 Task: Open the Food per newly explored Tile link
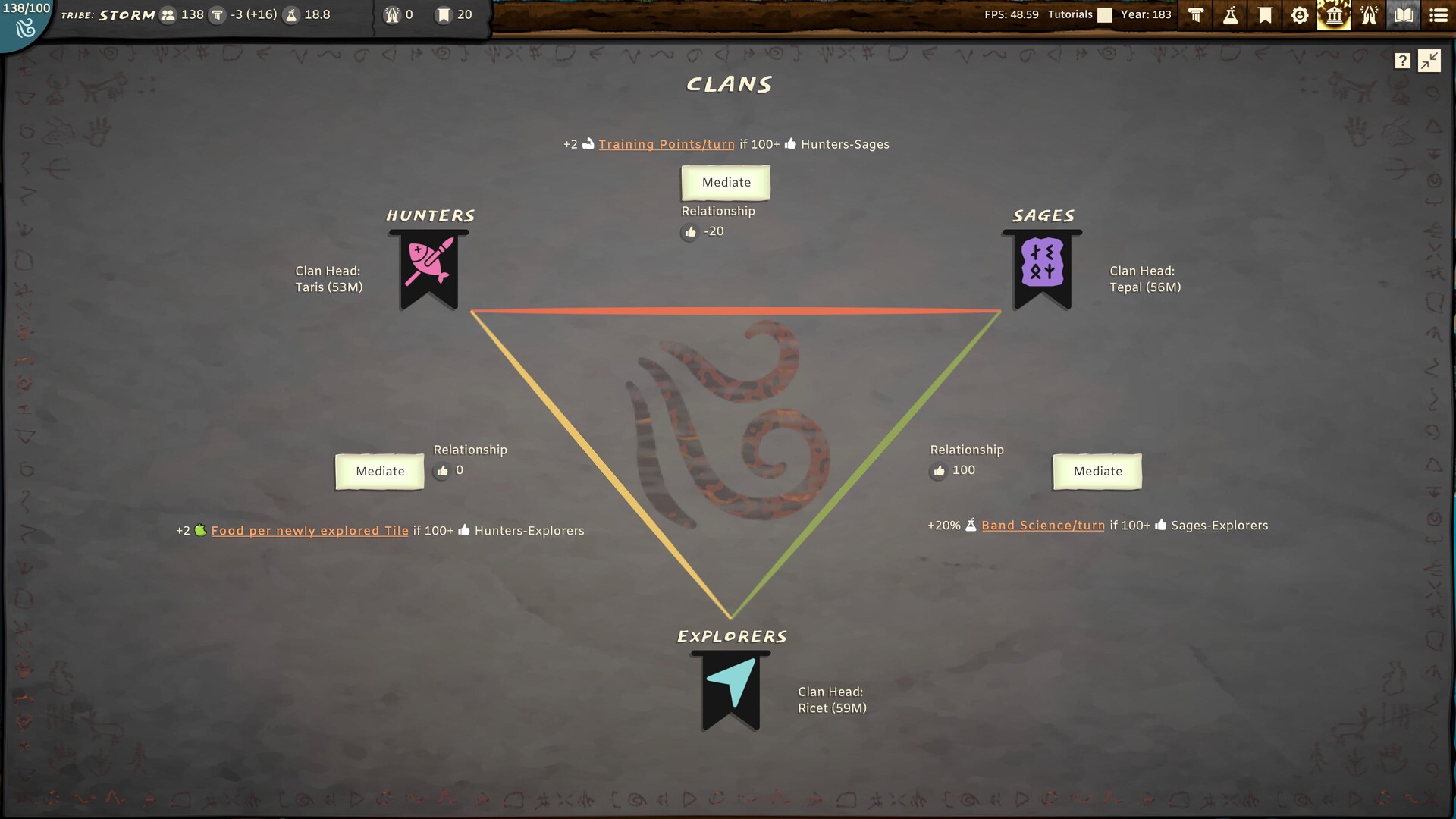pos(309,530)
